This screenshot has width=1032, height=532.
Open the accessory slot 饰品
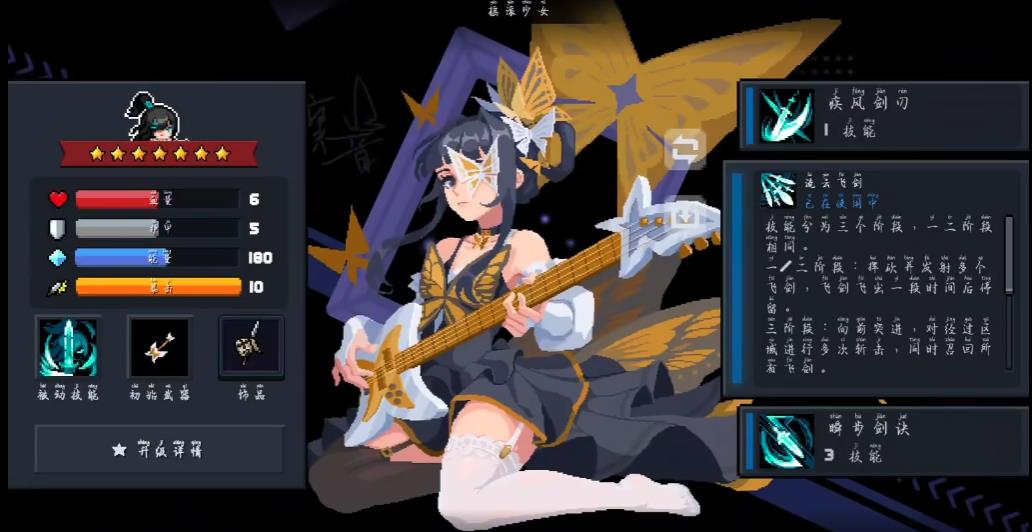coord(251,347)
